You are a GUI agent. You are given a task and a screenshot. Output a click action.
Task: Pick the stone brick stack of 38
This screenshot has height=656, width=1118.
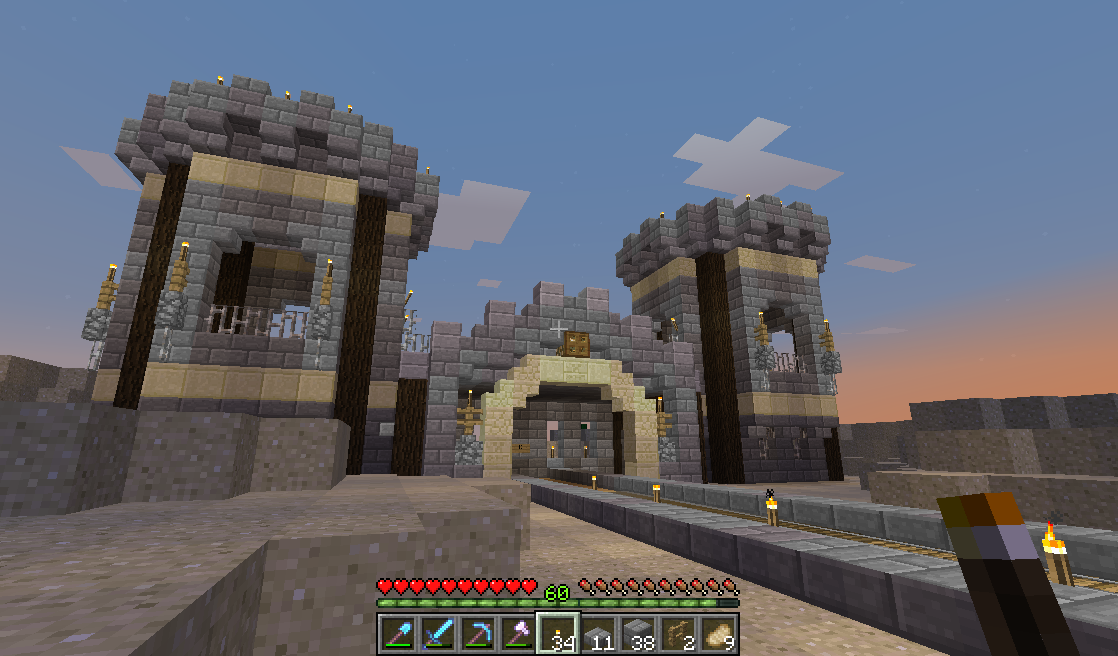point(638,634)
